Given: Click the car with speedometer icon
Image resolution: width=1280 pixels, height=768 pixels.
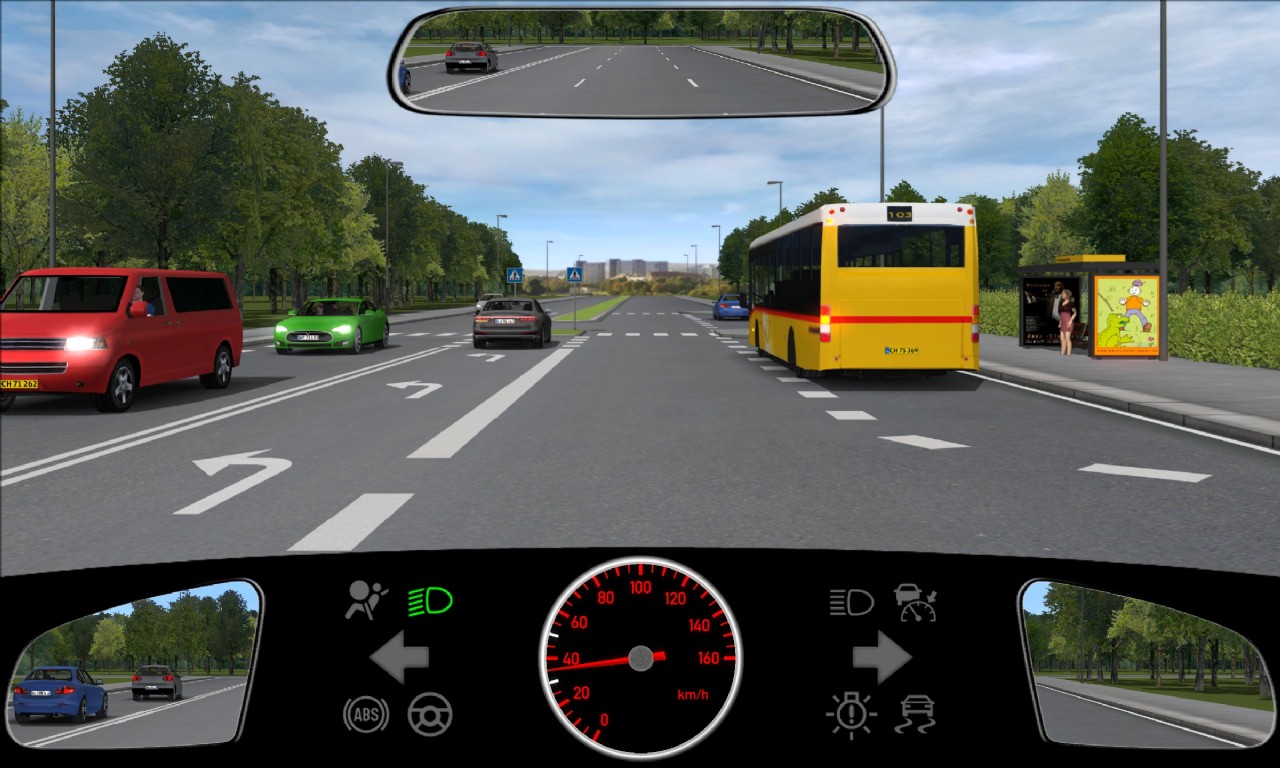Looking at the screenshot, I should point(915,602).
